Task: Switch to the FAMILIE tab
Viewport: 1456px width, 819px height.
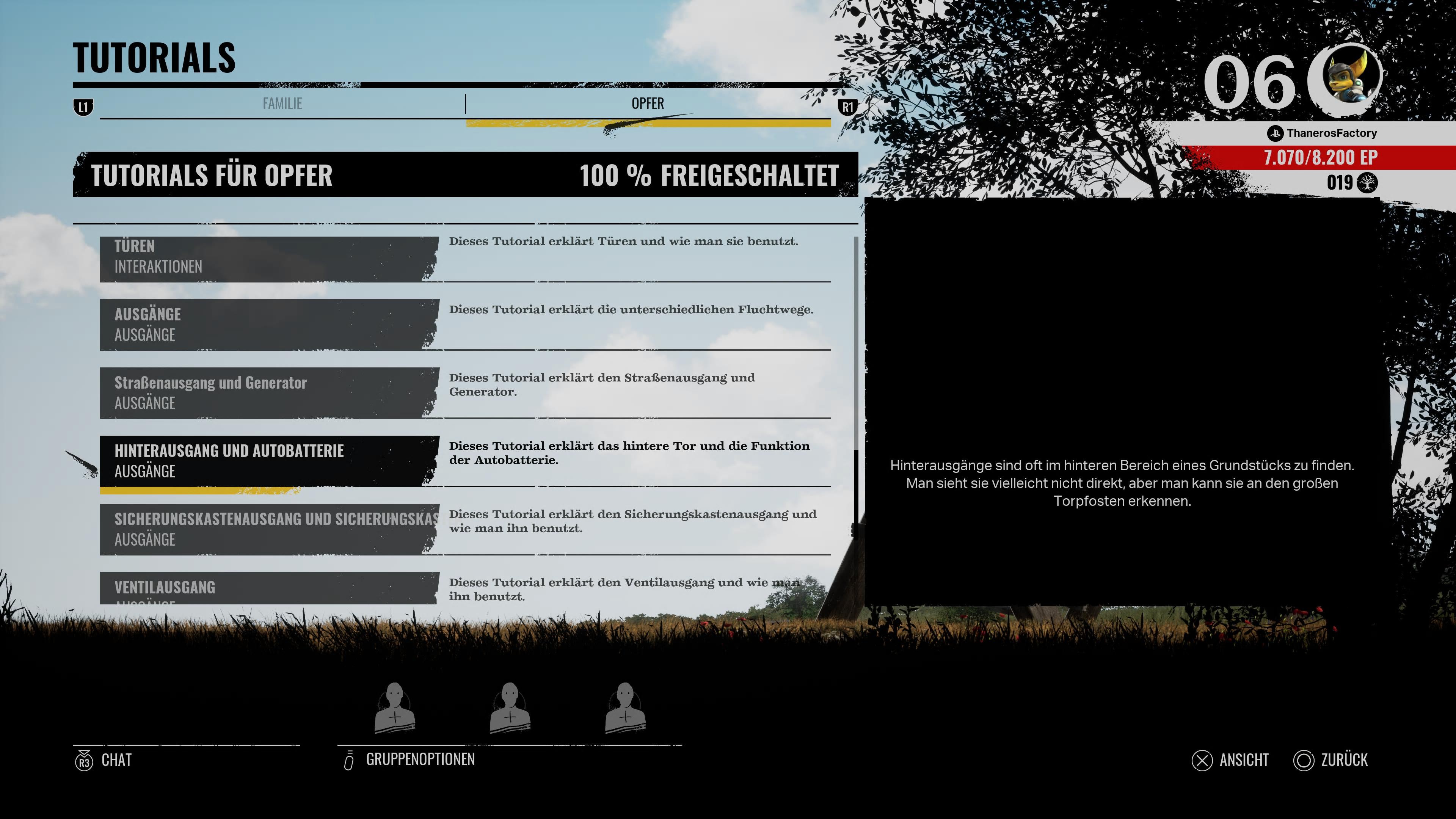Action: click(x=282, y=104)
